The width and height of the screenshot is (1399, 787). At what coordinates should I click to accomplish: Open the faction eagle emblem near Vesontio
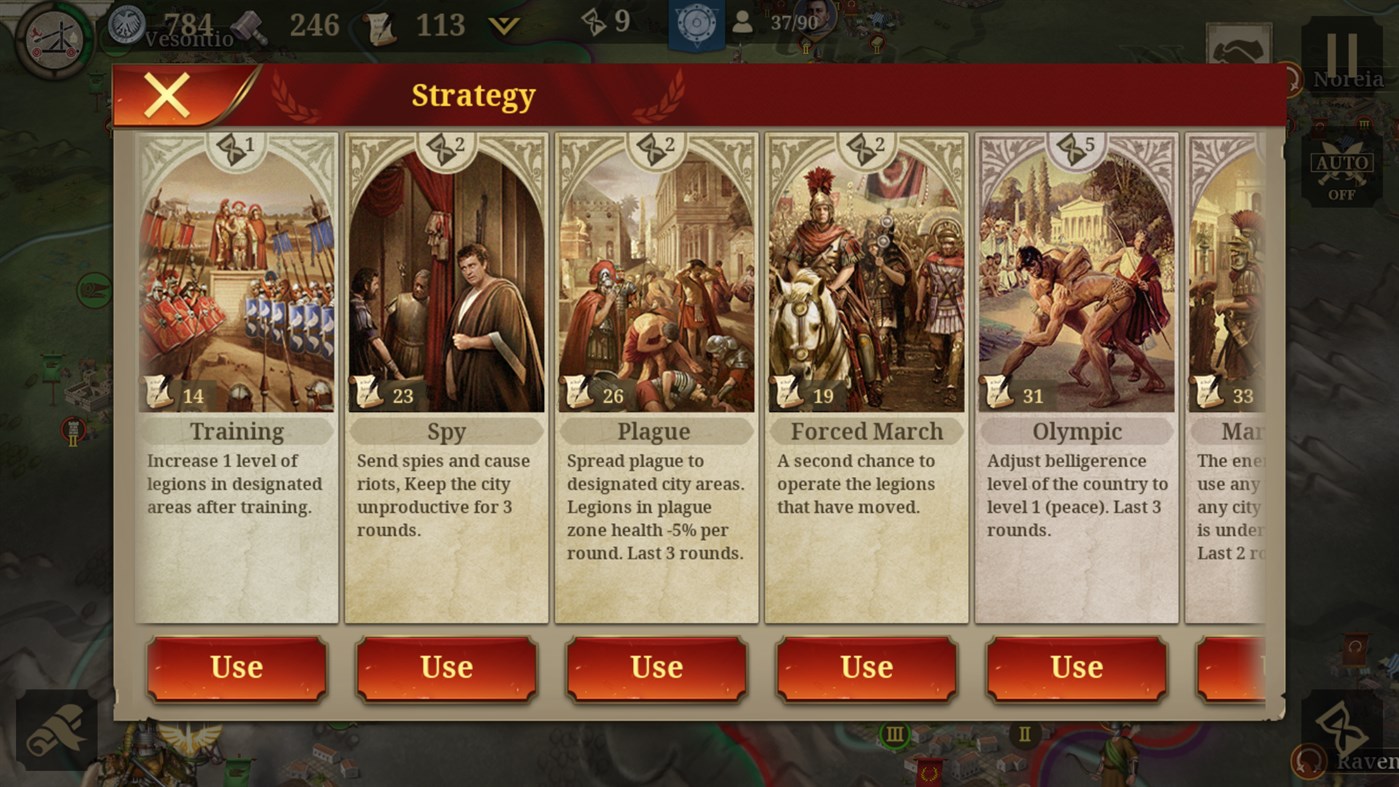[x=125, y=22]
